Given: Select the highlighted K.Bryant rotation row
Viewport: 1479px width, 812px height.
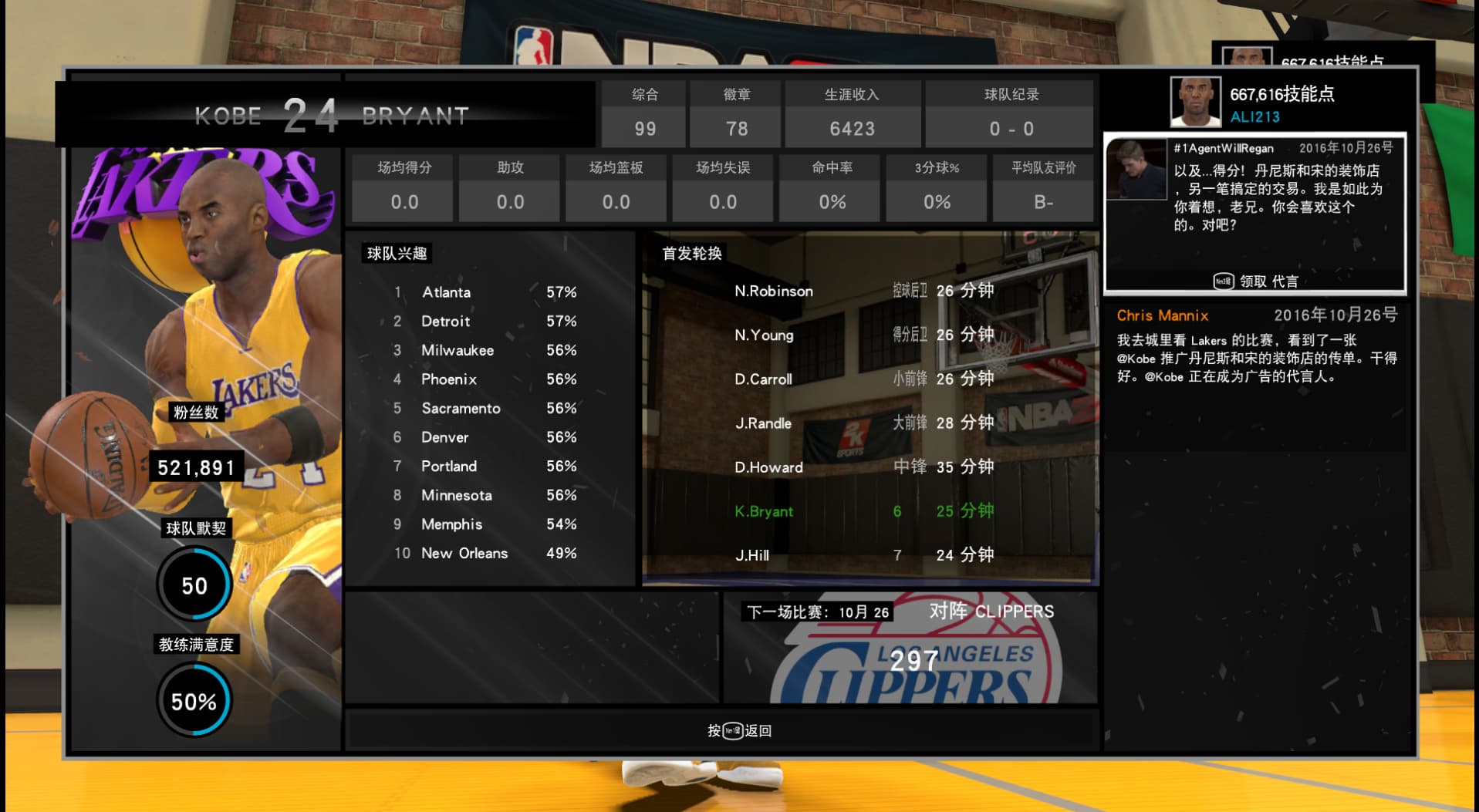Looking at the screenshot, I should [864, 511].
